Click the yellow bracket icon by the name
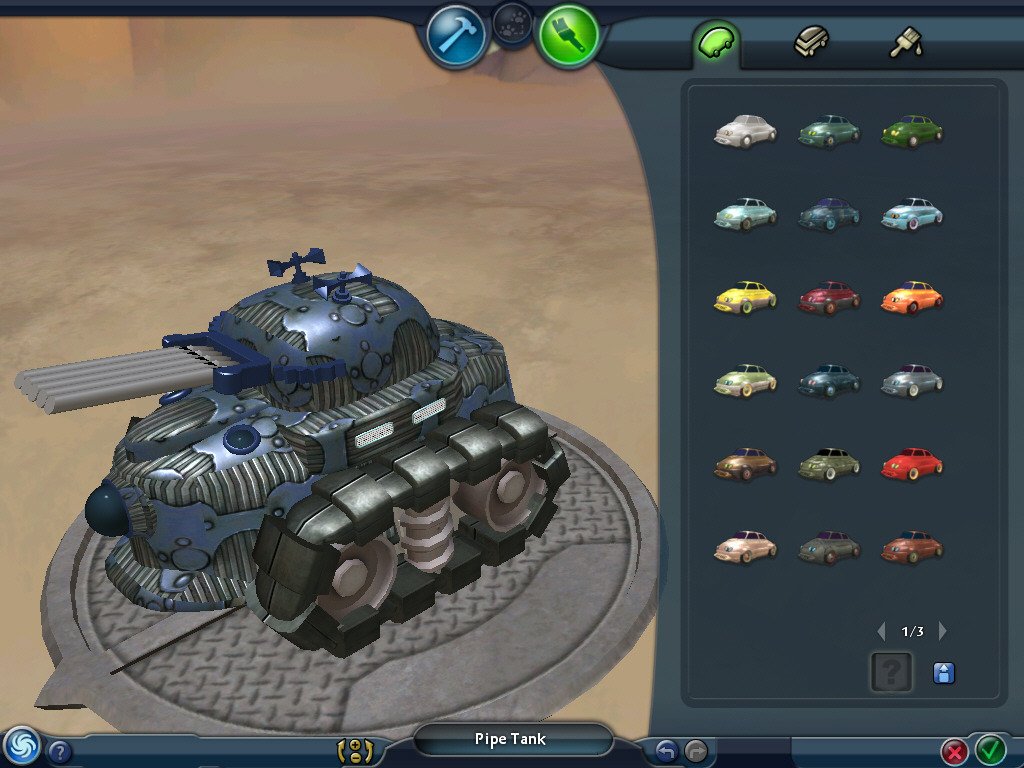The image size is (1024, 768). tap(355, 751)
